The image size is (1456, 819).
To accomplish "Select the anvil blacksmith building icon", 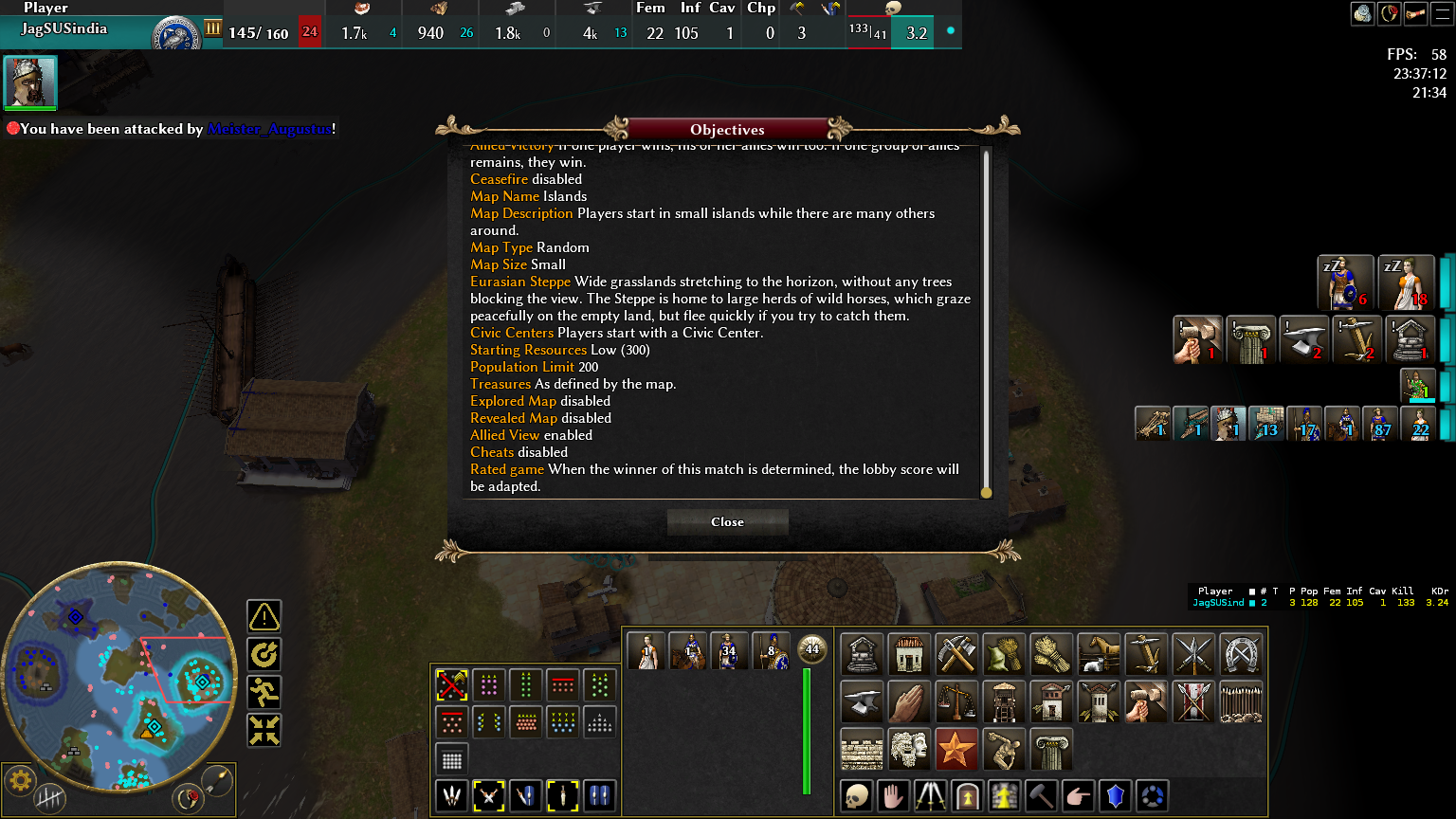I will [862, 702].
